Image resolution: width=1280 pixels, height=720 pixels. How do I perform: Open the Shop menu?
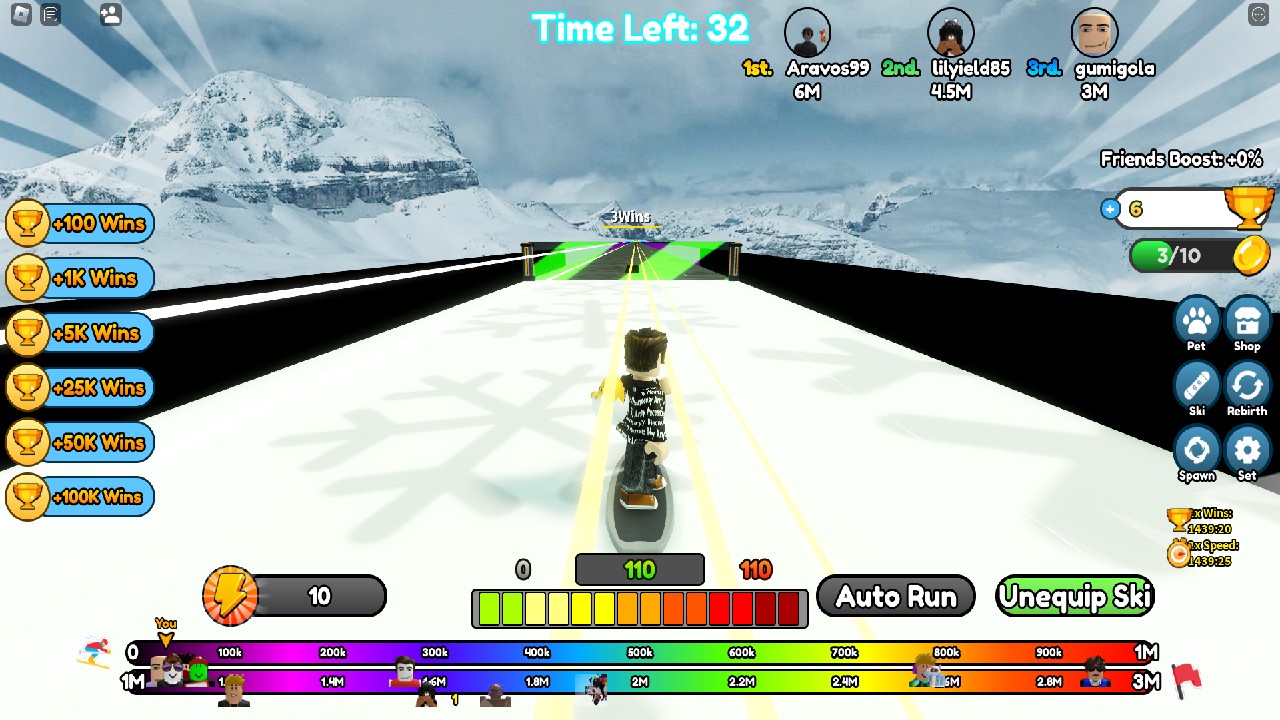[1247, 322]
